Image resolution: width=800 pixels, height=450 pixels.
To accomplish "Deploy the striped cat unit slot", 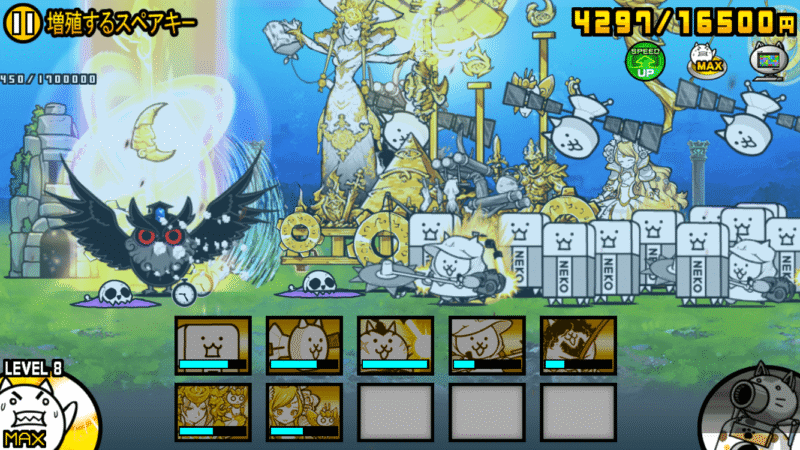I will click(395, 345).
